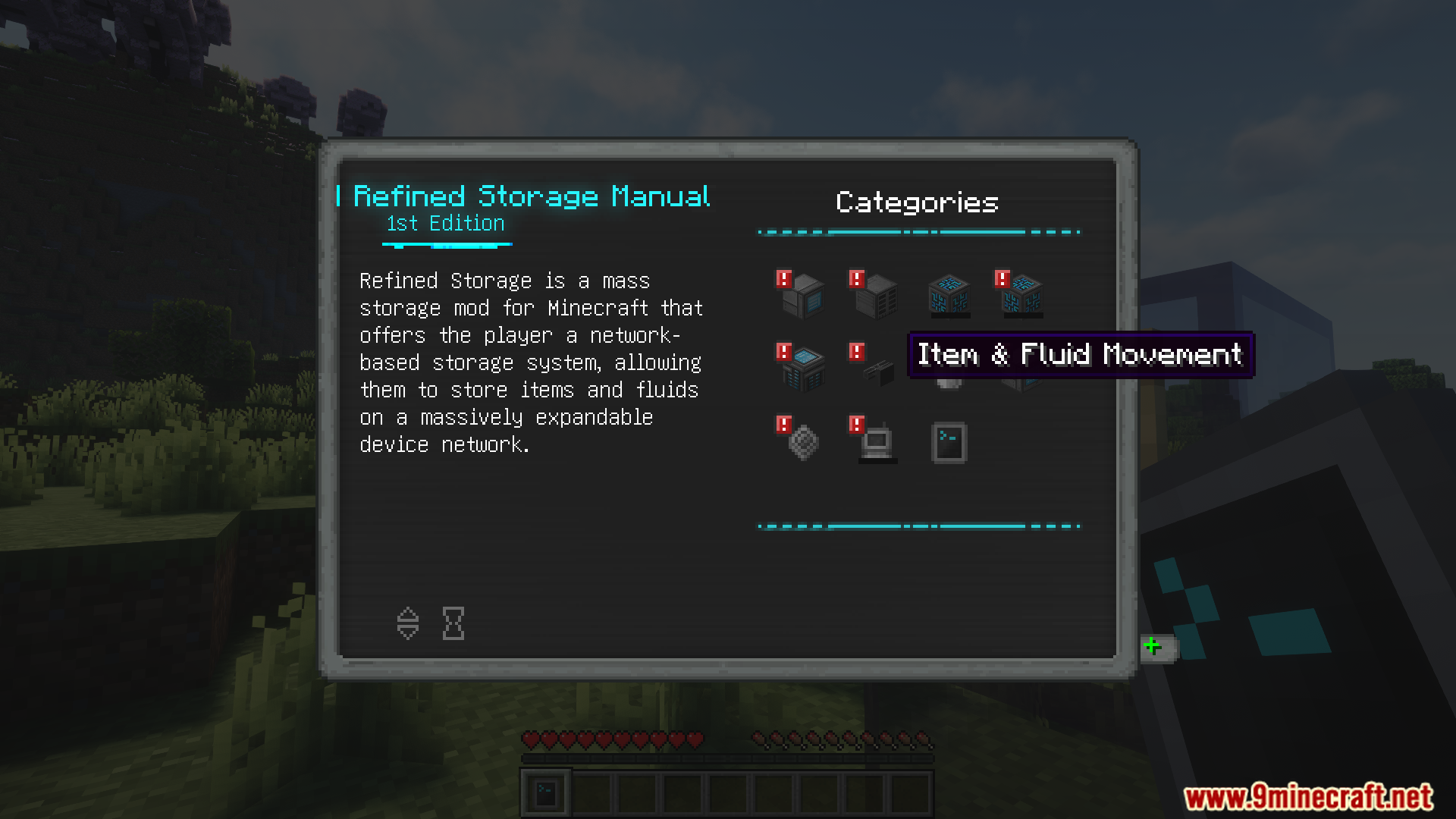Select the manual book in the hotbar
The image size is (1456, 819).
click(x=546, y=794)
